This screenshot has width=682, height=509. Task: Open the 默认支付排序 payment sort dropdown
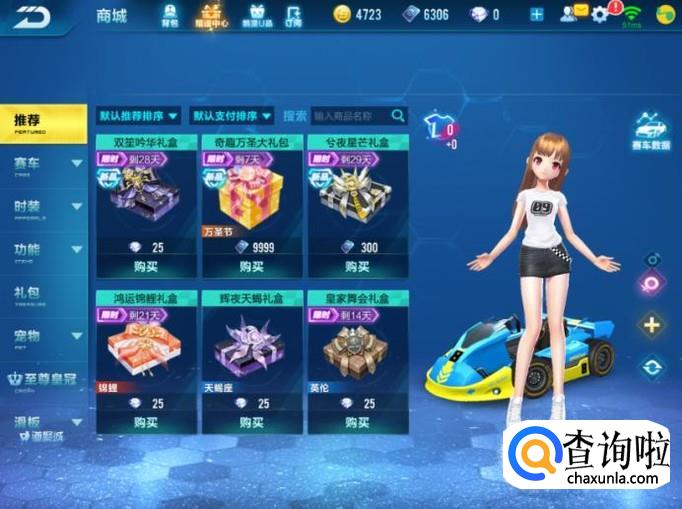point(234,116)
